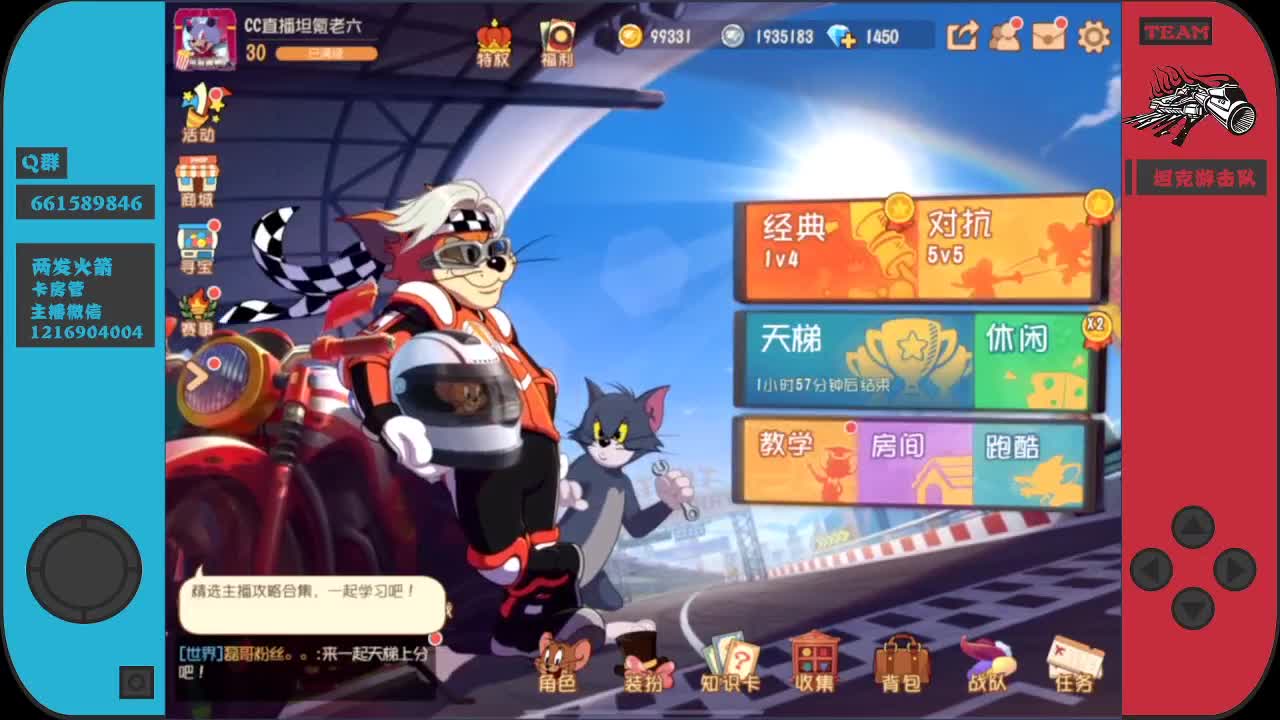This screenshot has height=720, width=1280.
Task: Open the 活动 events rocket icon
Action: click(x=199, y=110)
